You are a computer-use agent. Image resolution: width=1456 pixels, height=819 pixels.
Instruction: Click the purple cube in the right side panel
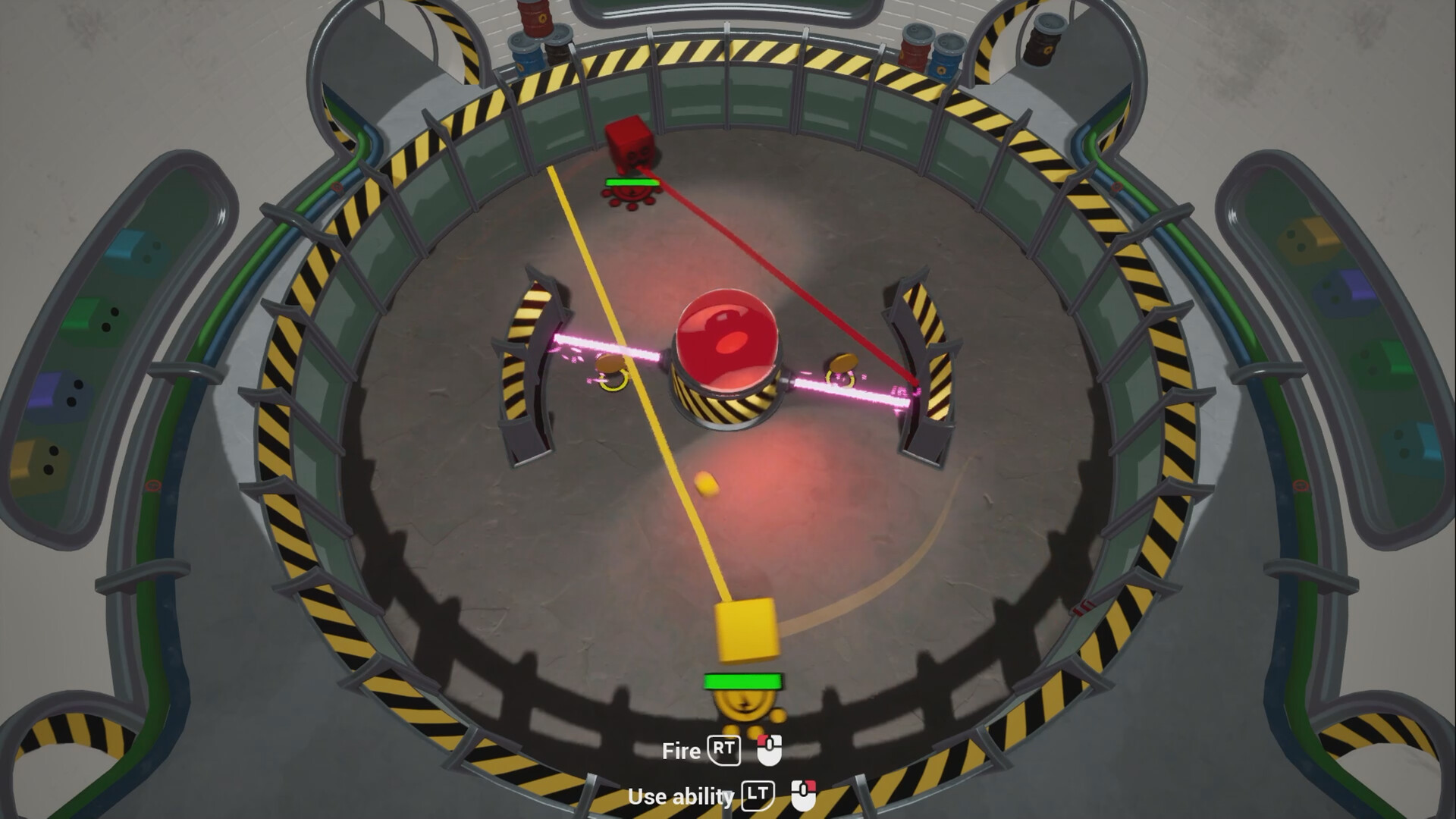[x=1345, y=290]
